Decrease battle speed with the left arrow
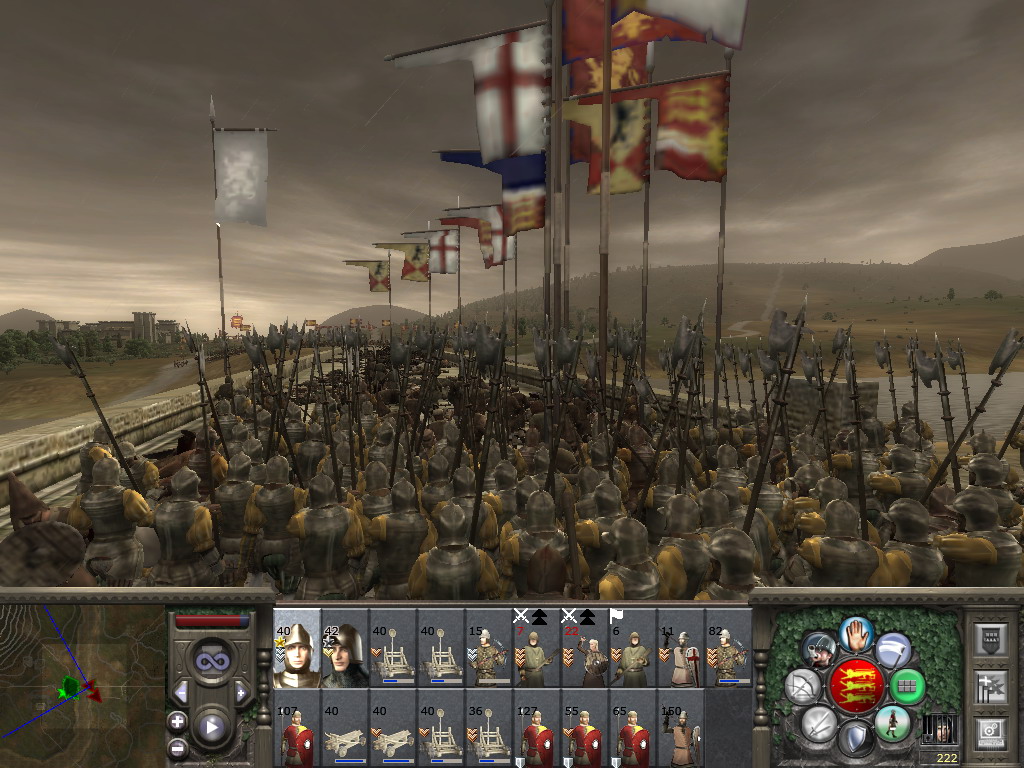Image resolution: width=1024 pixels, height=768 pixels. [181, 691]
